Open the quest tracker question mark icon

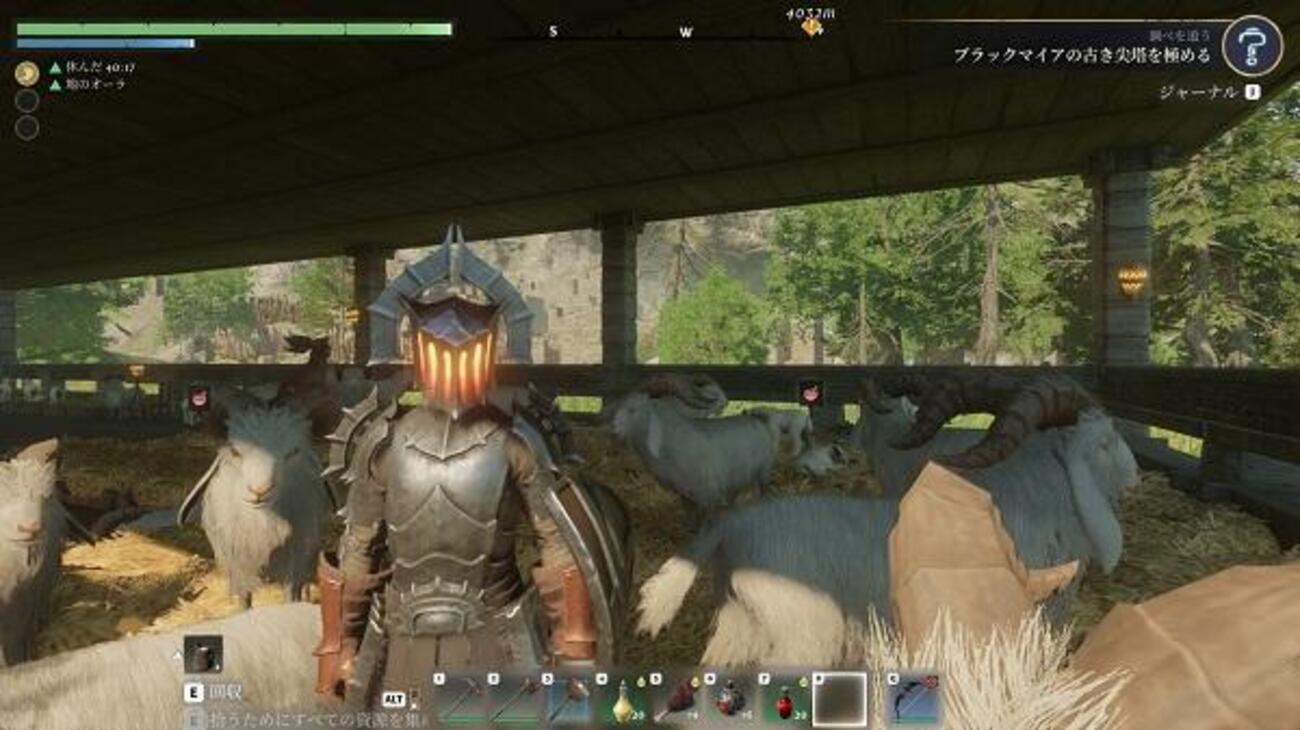point(1252,46)
